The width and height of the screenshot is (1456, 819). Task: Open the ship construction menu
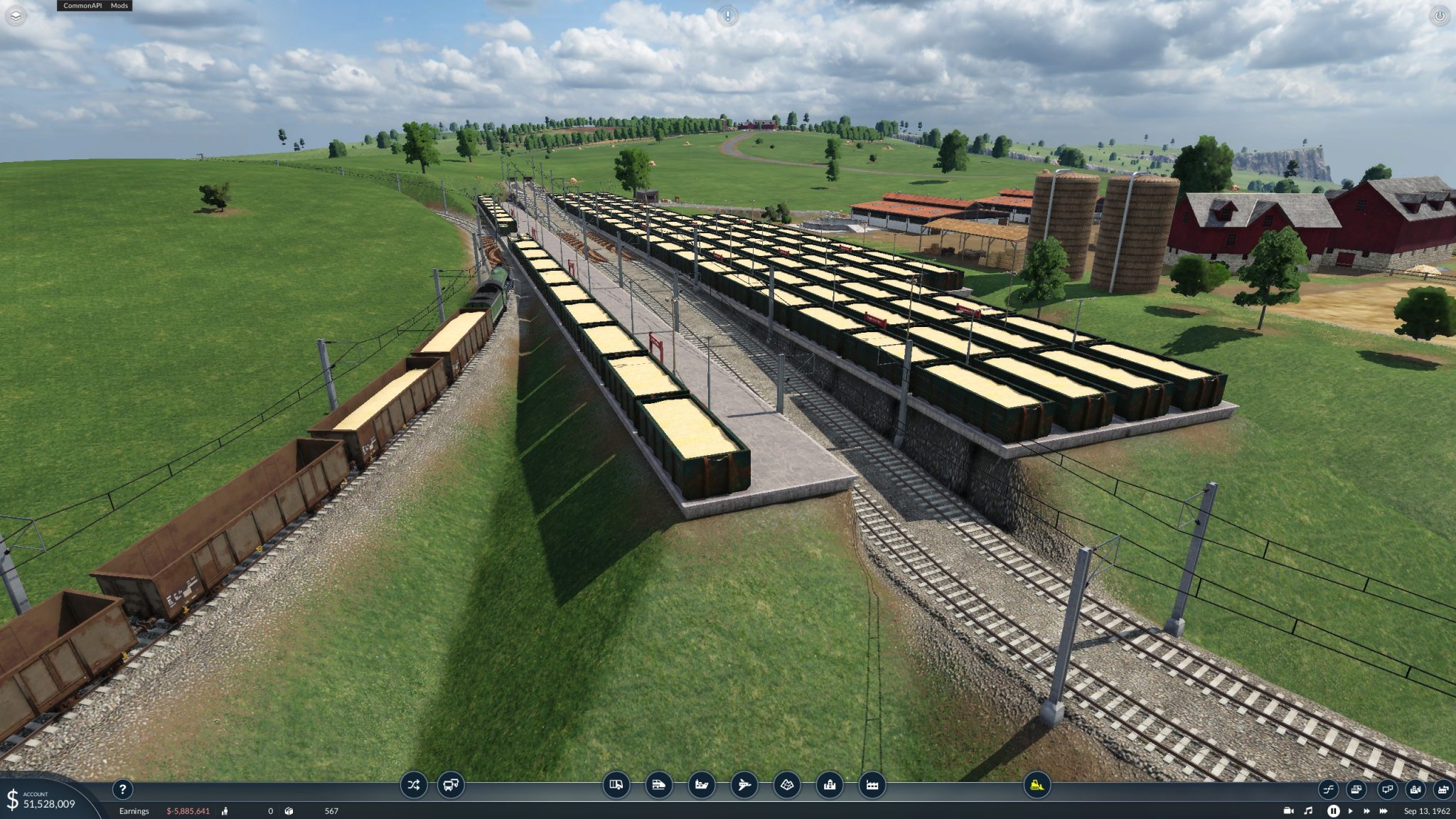pos(700,786)
